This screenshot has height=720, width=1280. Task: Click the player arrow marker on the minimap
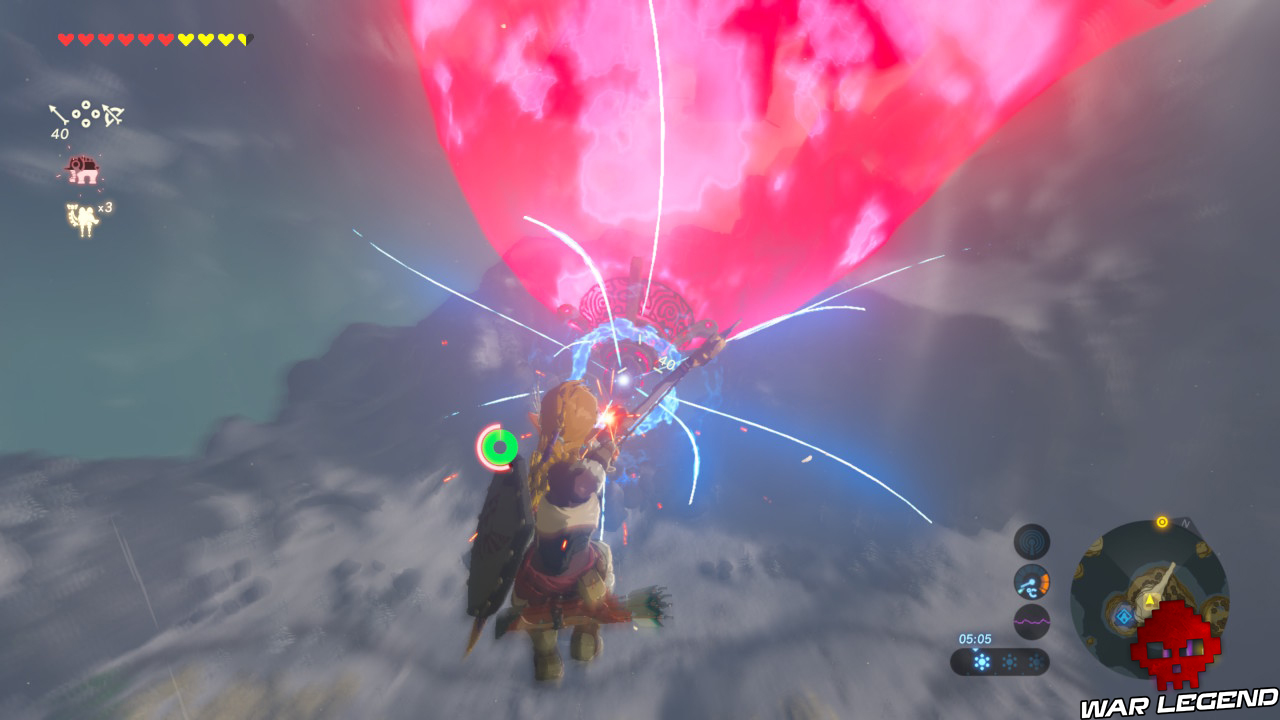point(1150,600)
